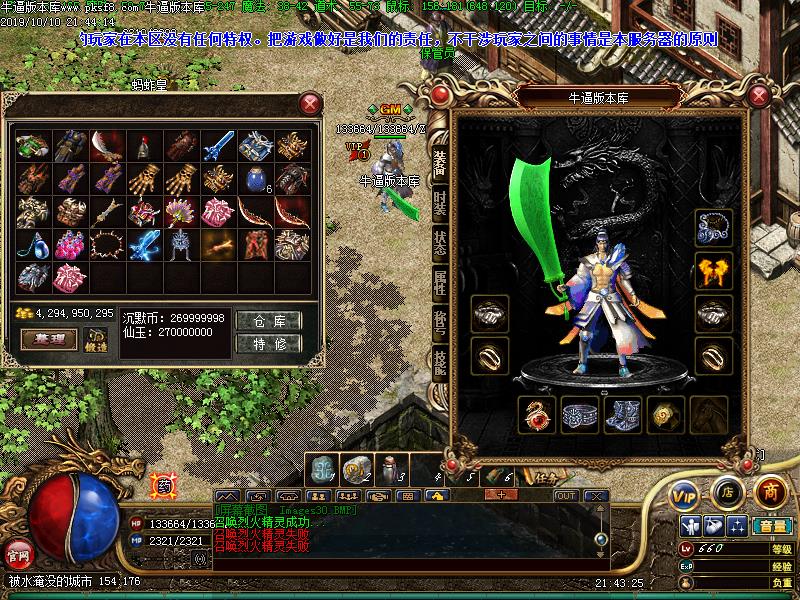Switch to the 状态 status tab
Viewport: 800px width, 600px height.
pyautogui.click(x=439, y=242)
